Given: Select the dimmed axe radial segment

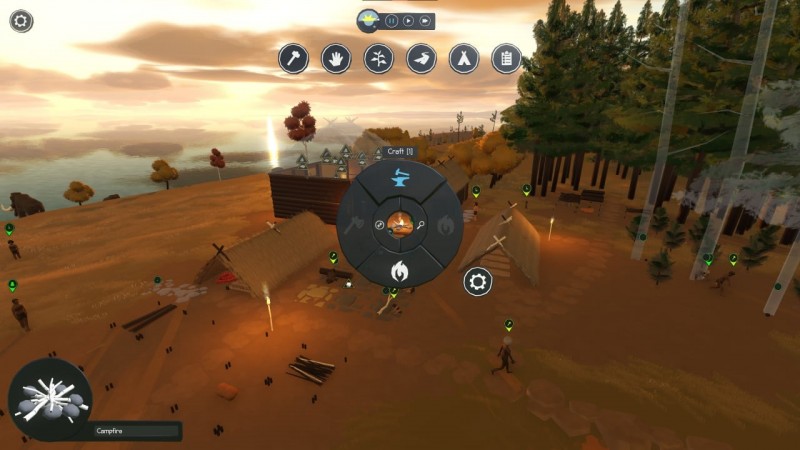Looking at the screenshot, I should click(351, 226).
